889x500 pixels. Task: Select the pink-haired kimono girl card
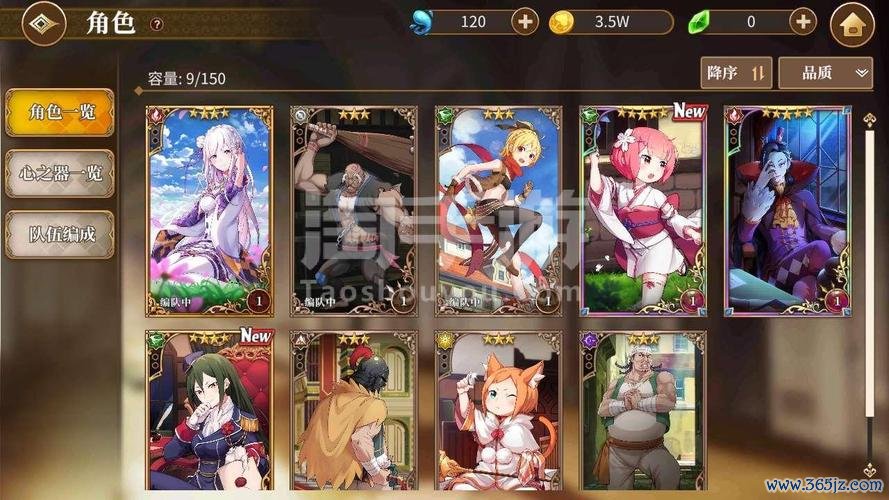coord(643,210)
